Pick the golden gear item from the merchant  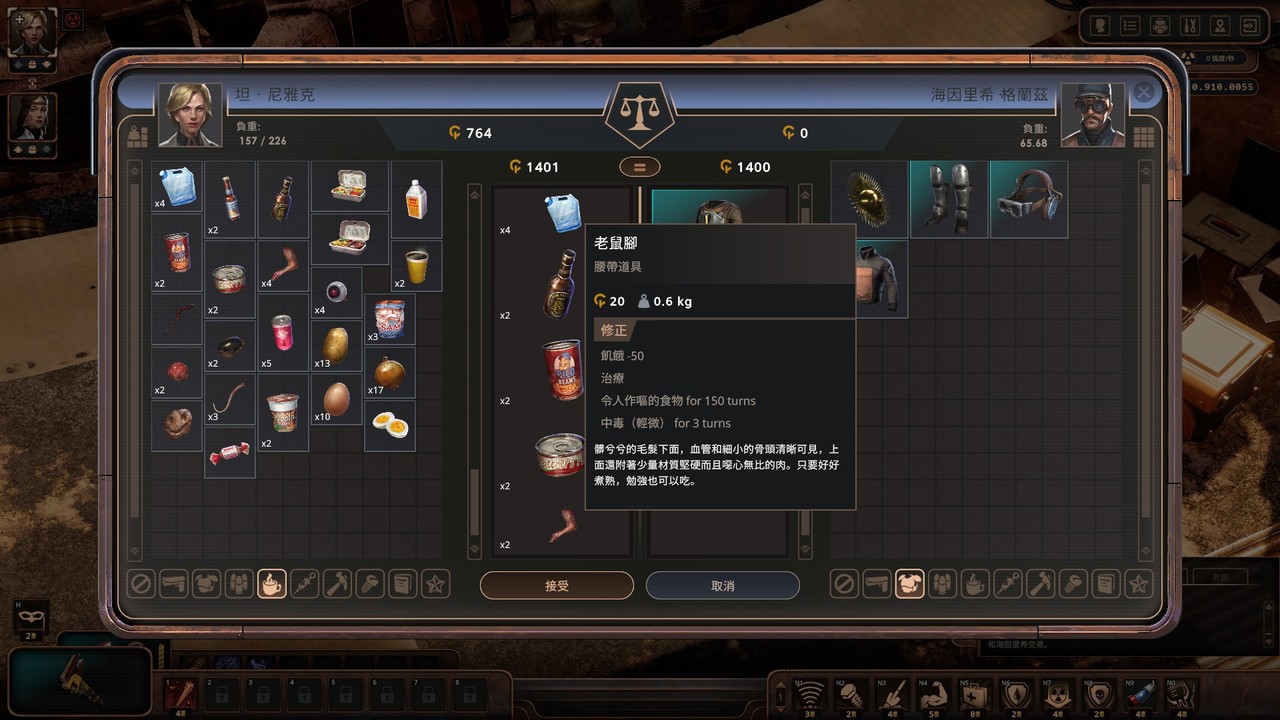point(869,199)
